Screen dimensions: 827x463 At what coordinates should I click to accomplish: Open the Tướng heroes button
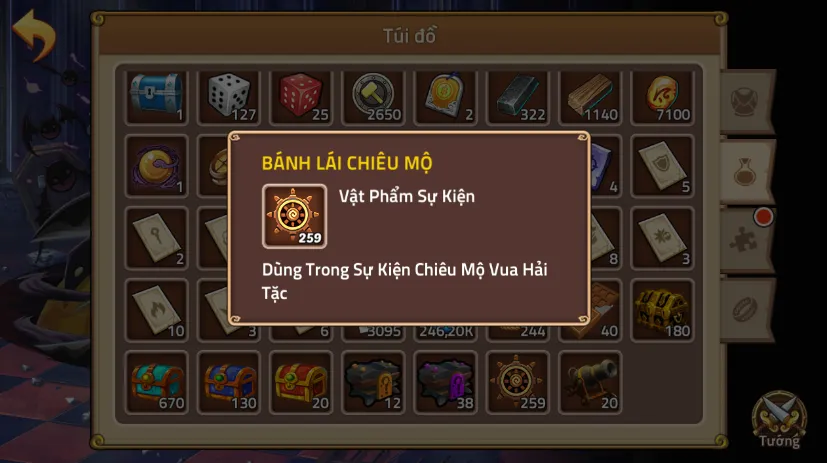click(779, 418)
